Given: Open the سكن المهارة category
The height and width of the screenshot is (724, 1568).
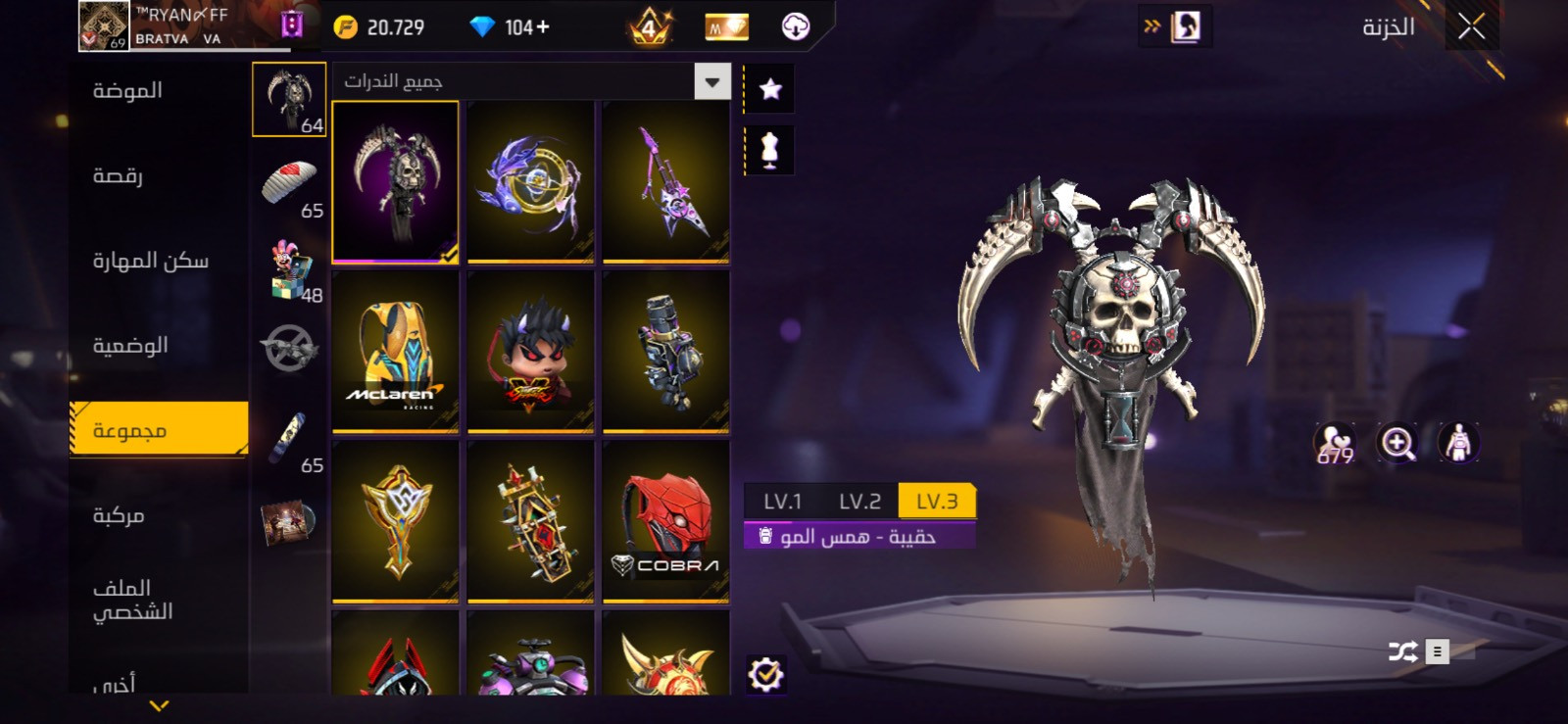Looking at the screenshot, I should click(150, 261).
